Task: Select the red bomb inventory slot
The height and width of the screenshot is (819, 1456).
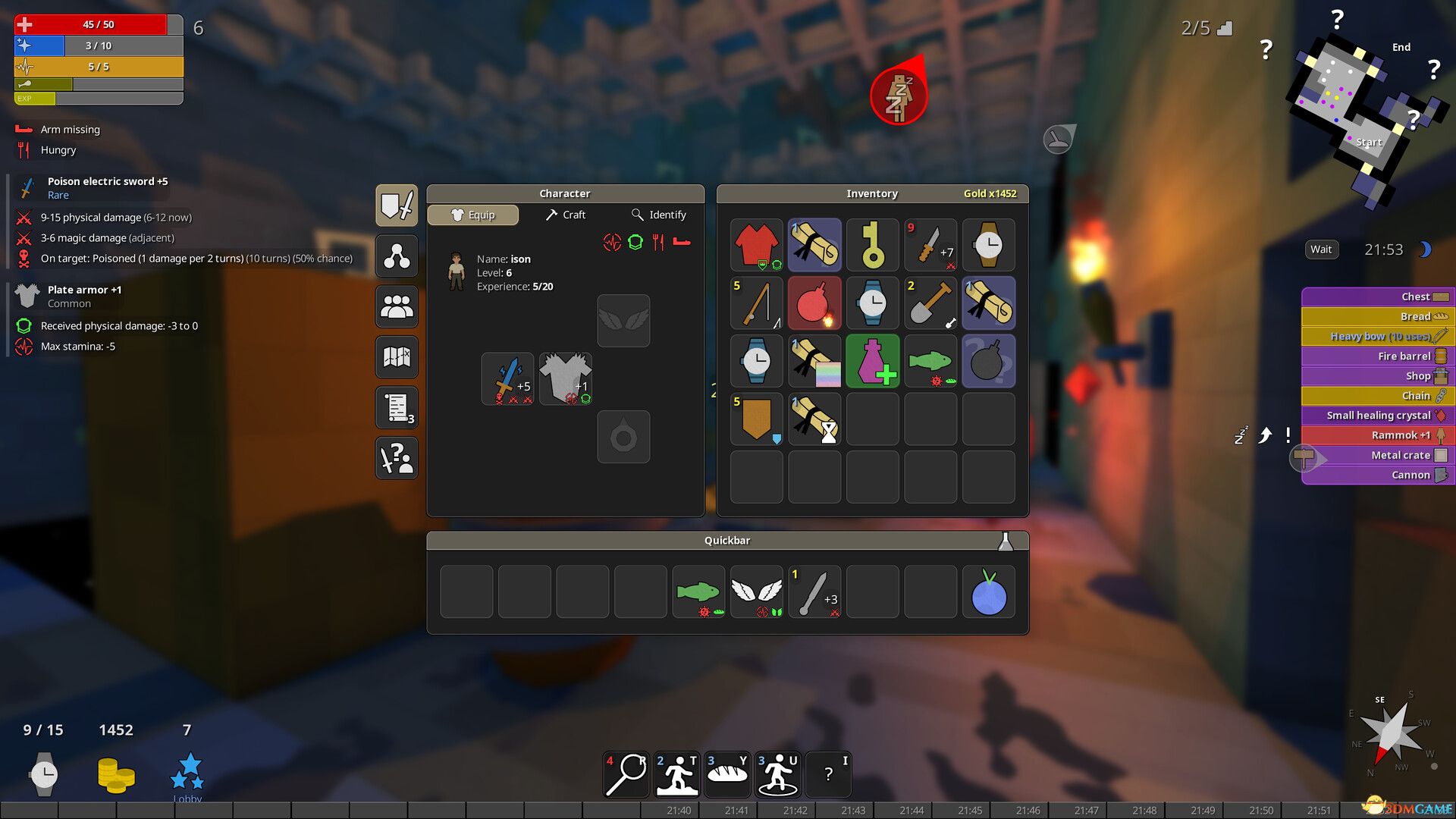Action: coord(814,303)
